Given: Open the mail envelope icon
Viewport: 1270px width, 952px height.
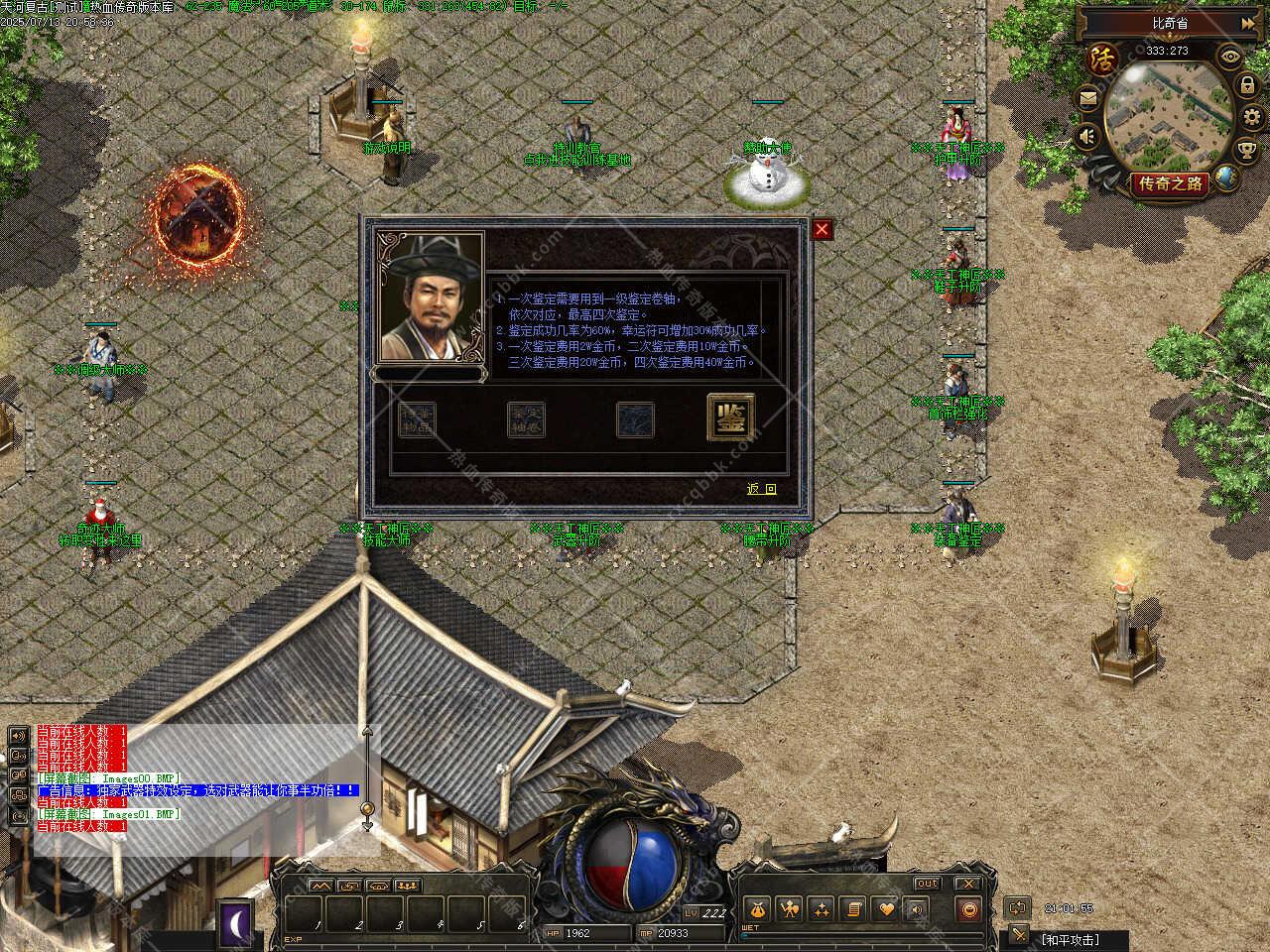Looking at the screenshot, I should pos(1088,99).
